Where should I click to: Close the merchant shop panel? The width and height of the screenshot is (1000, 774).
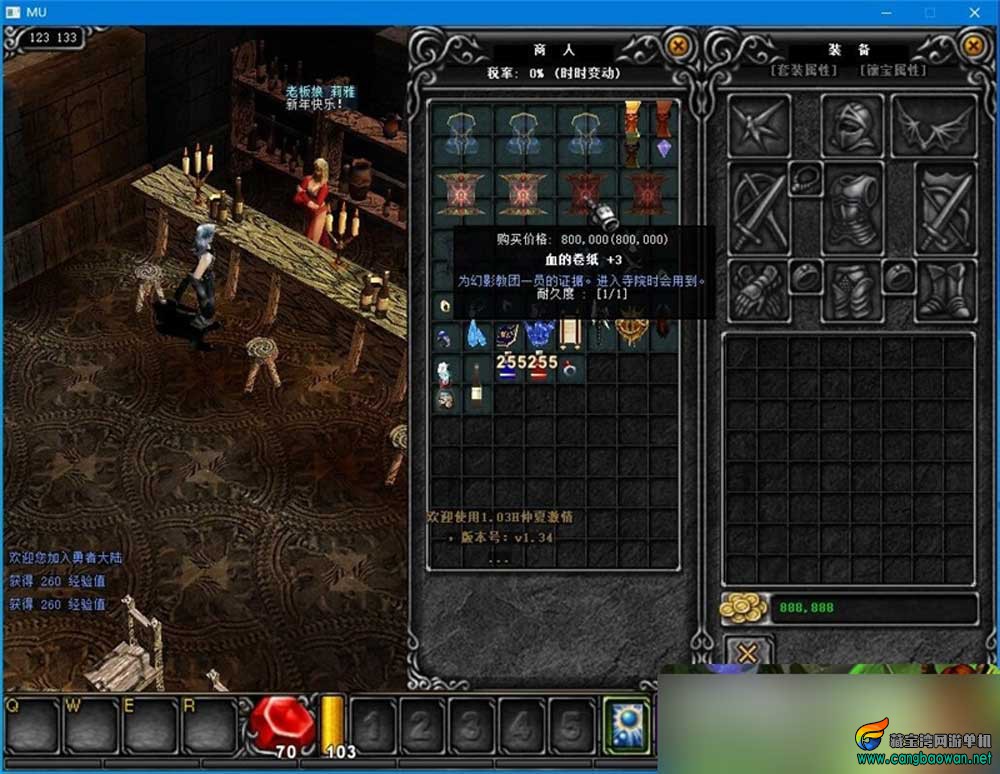coord(678,46)
